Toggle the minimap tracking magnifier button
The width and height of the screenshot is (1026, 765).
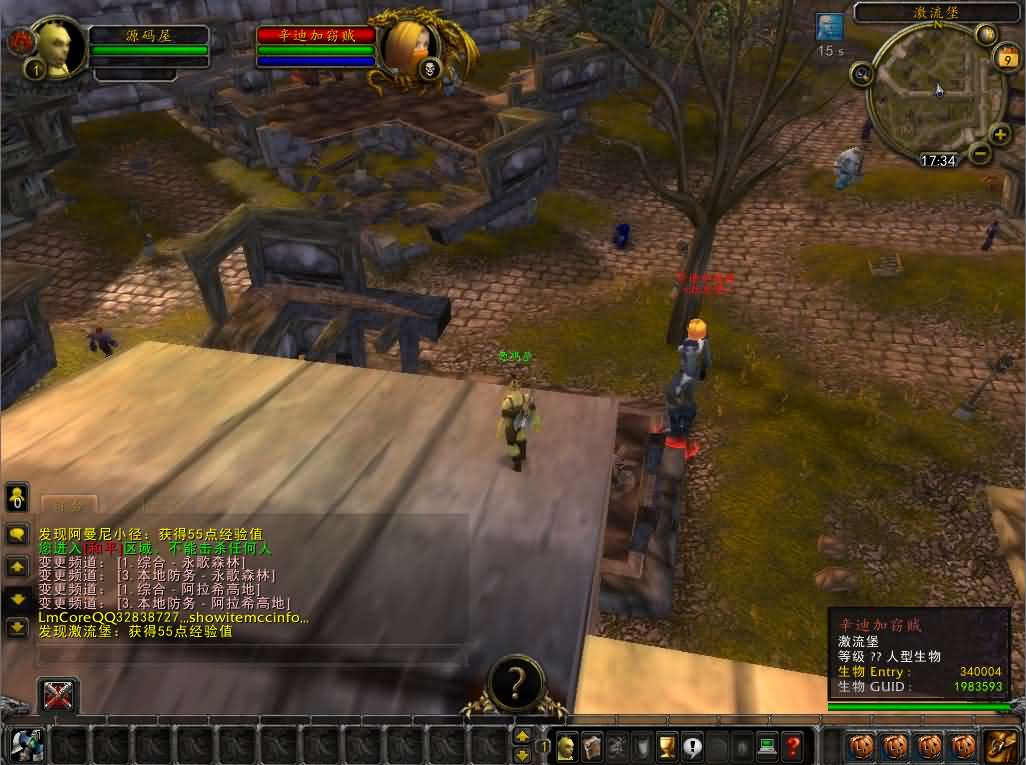(861, 73)
